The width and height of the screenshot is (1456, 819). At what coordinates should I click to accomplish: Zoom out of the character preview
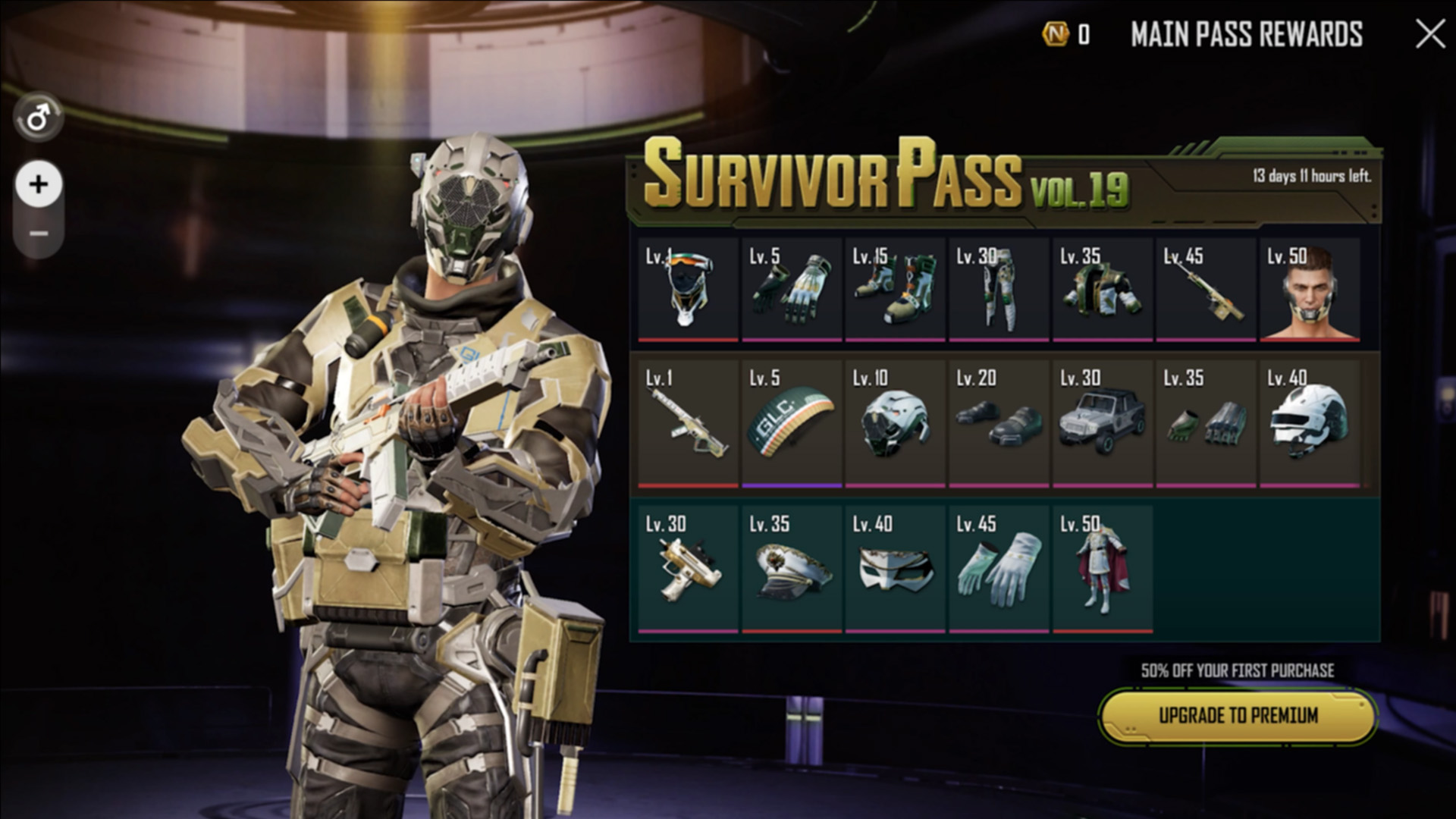pyautogui.click(x=39, y=234)
